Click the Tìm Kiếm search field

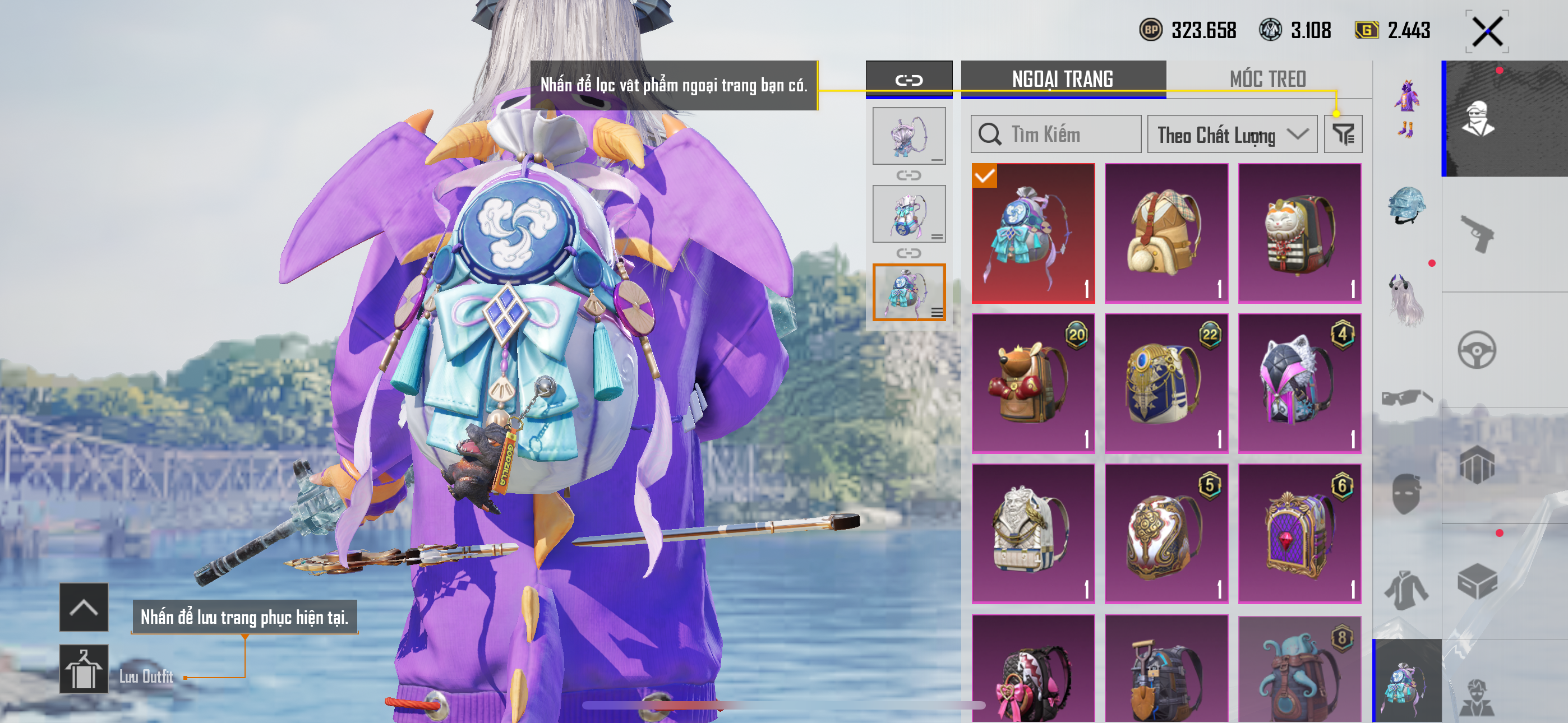pos(1056,135)
